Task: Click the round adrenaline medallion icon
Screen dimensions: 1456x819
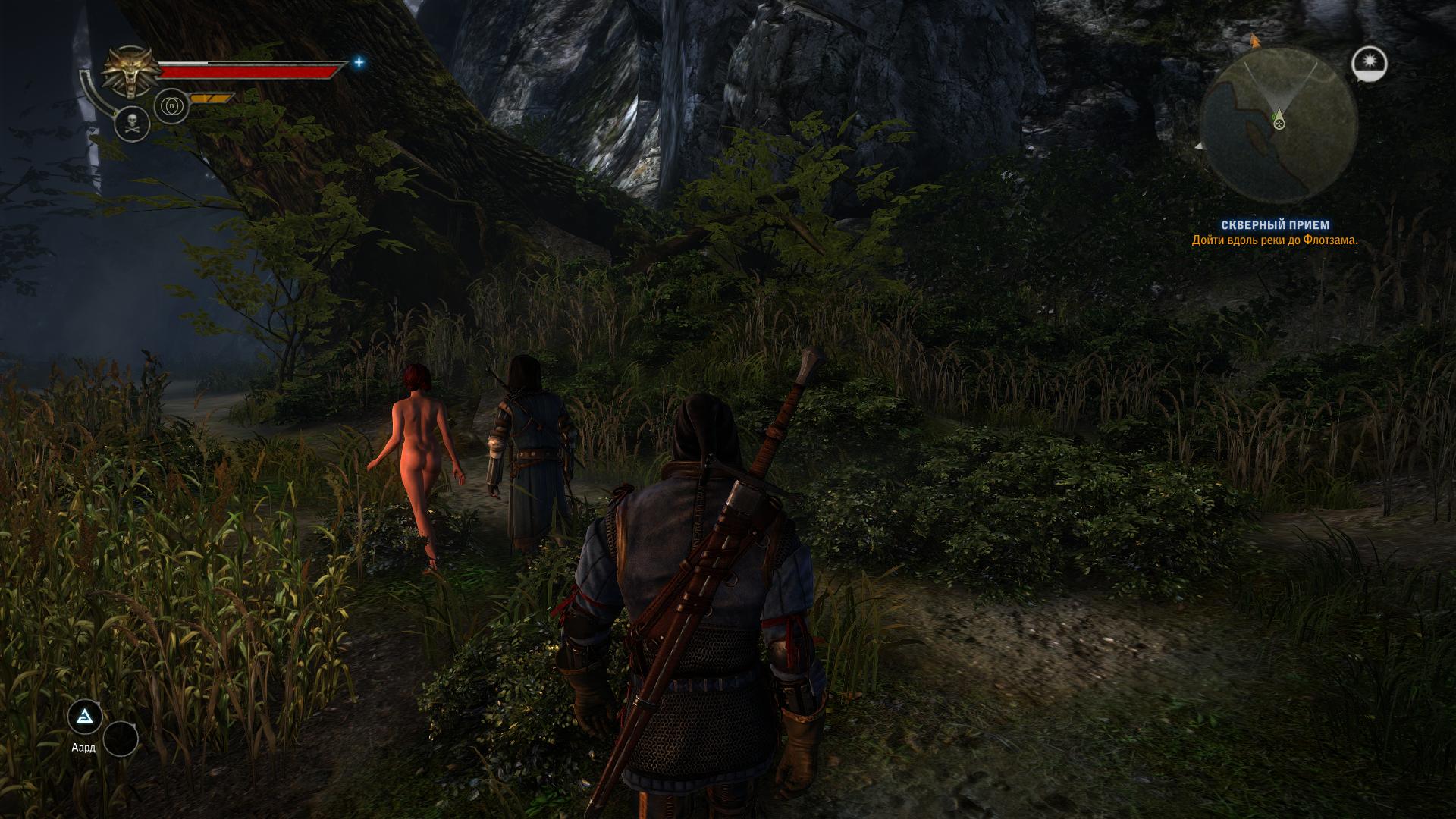Action: [x=171, y=107]
